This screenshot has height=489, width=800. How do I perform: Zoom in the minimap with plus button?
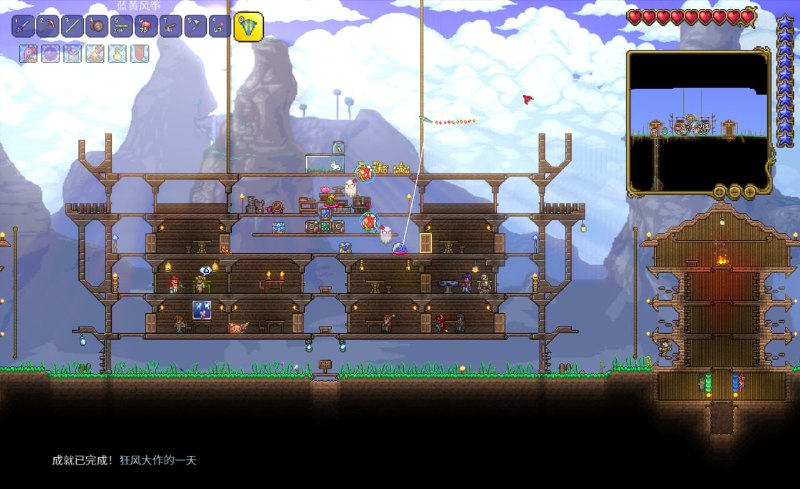(x=748, y=191)
